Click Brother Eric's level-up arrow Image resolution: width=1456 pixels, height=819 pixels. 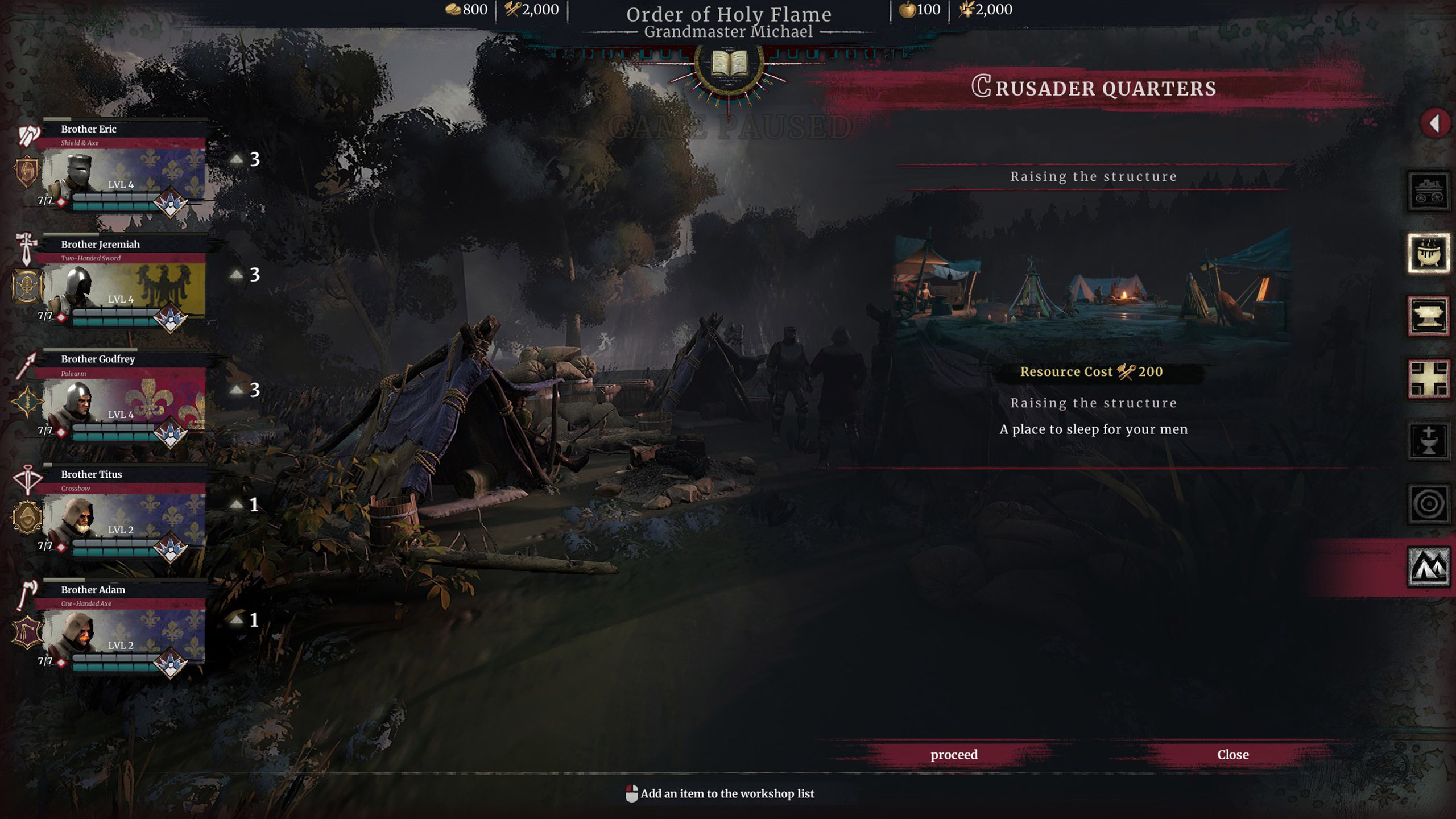click(x=237, y=159)
